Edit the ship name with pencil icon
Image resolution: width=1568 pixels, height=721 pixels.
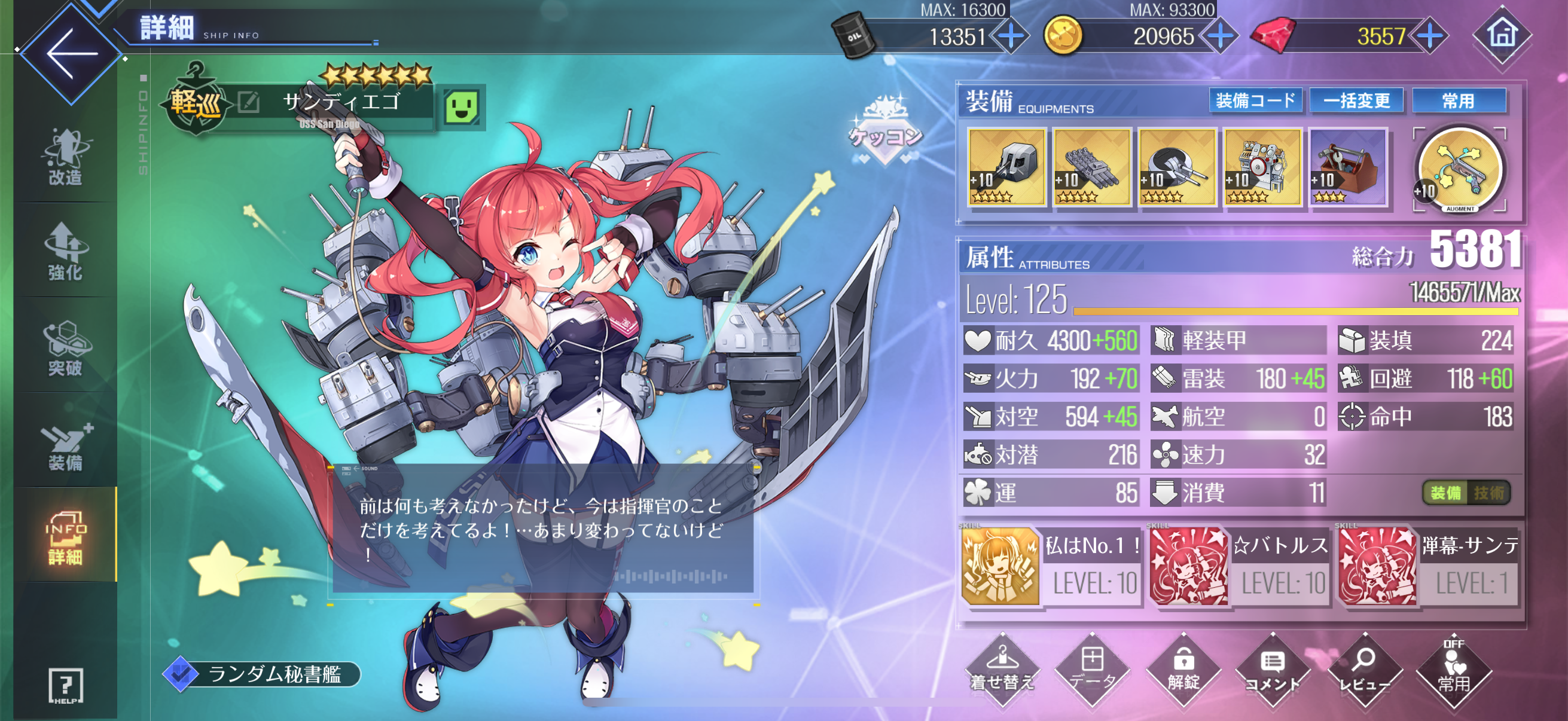tap(248, 102)
